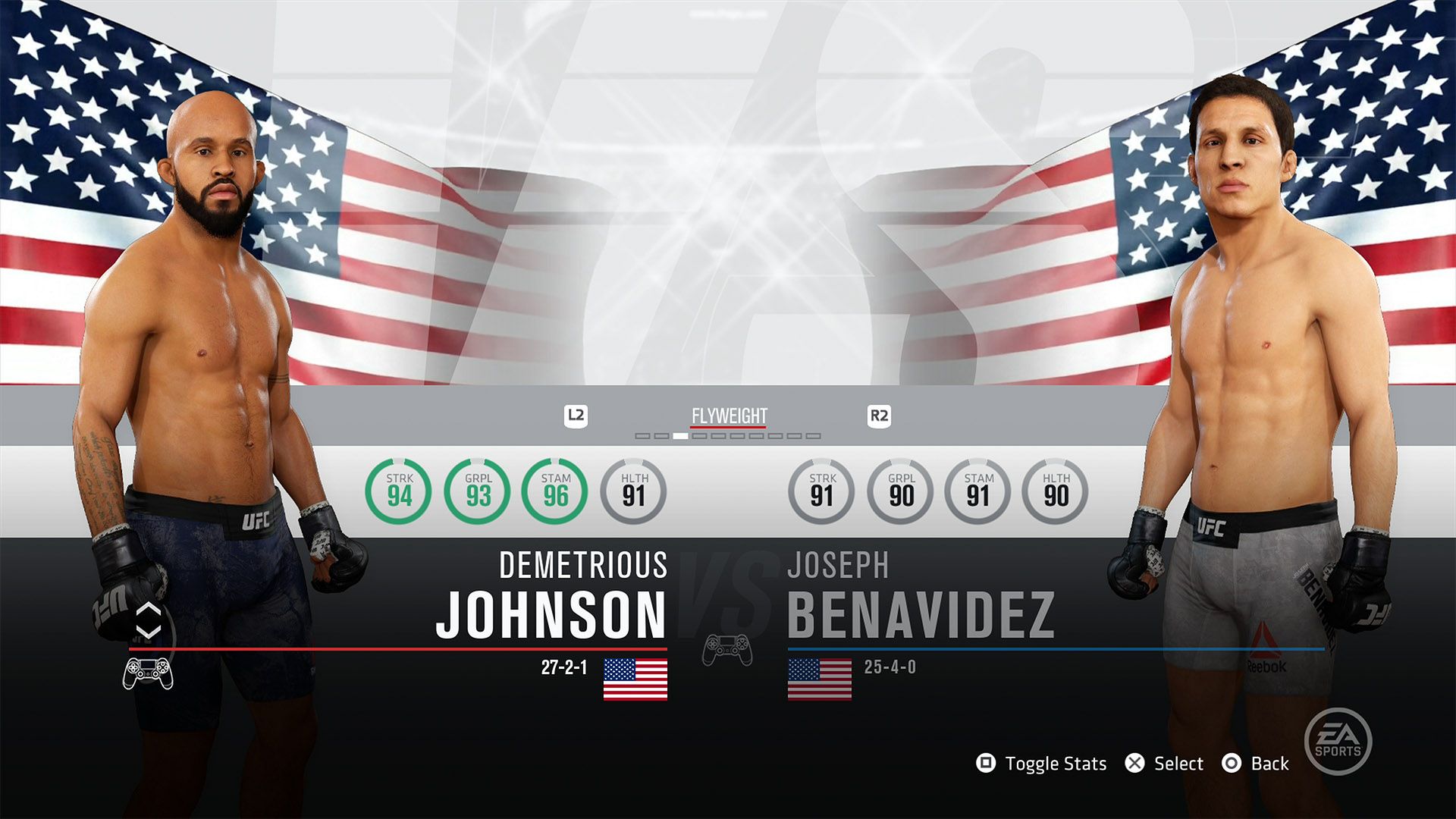Click the upward chevron to change fighter
This screenshot has width=1456, height=819.
click(x=149, y=610)
